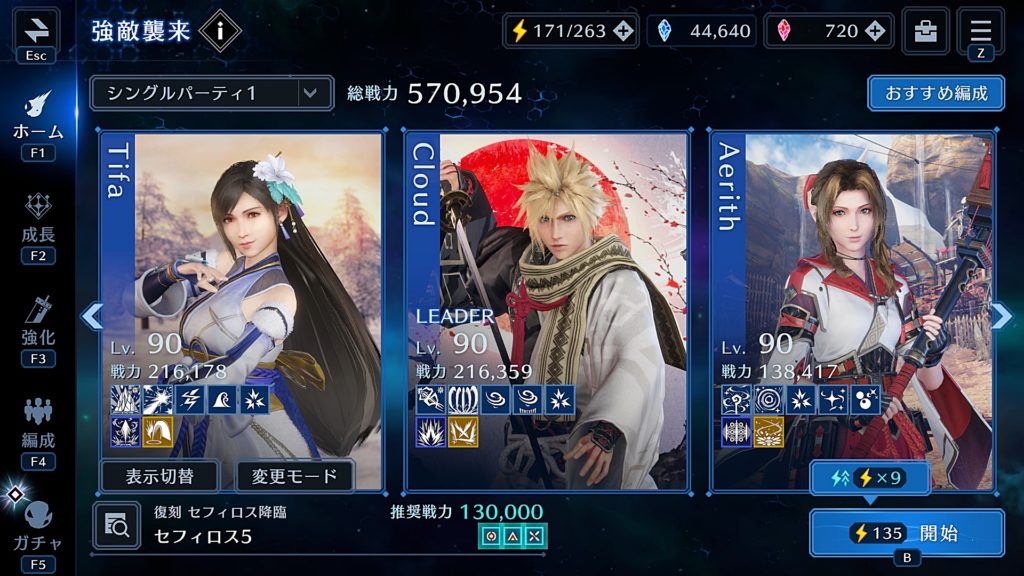Open the 強敵襲来 info icon

click(220, 32)
